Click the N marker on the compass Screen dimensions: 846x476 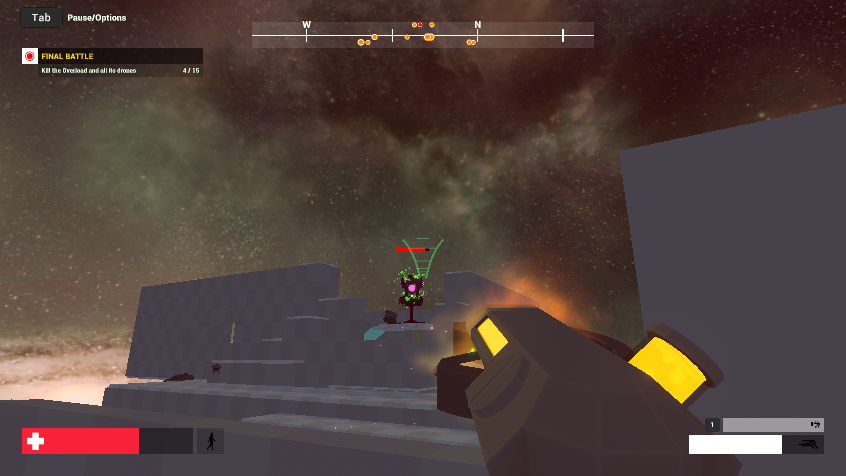477,25
